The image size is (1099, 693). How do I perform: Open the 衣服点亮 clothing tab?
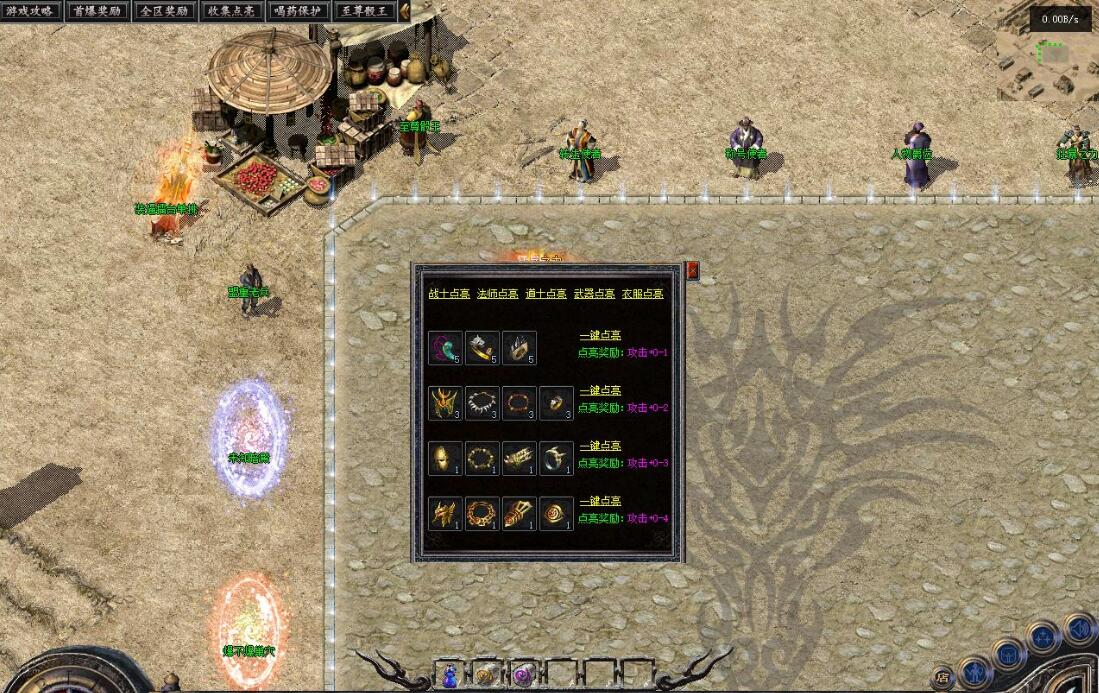[x=642, y=294]
